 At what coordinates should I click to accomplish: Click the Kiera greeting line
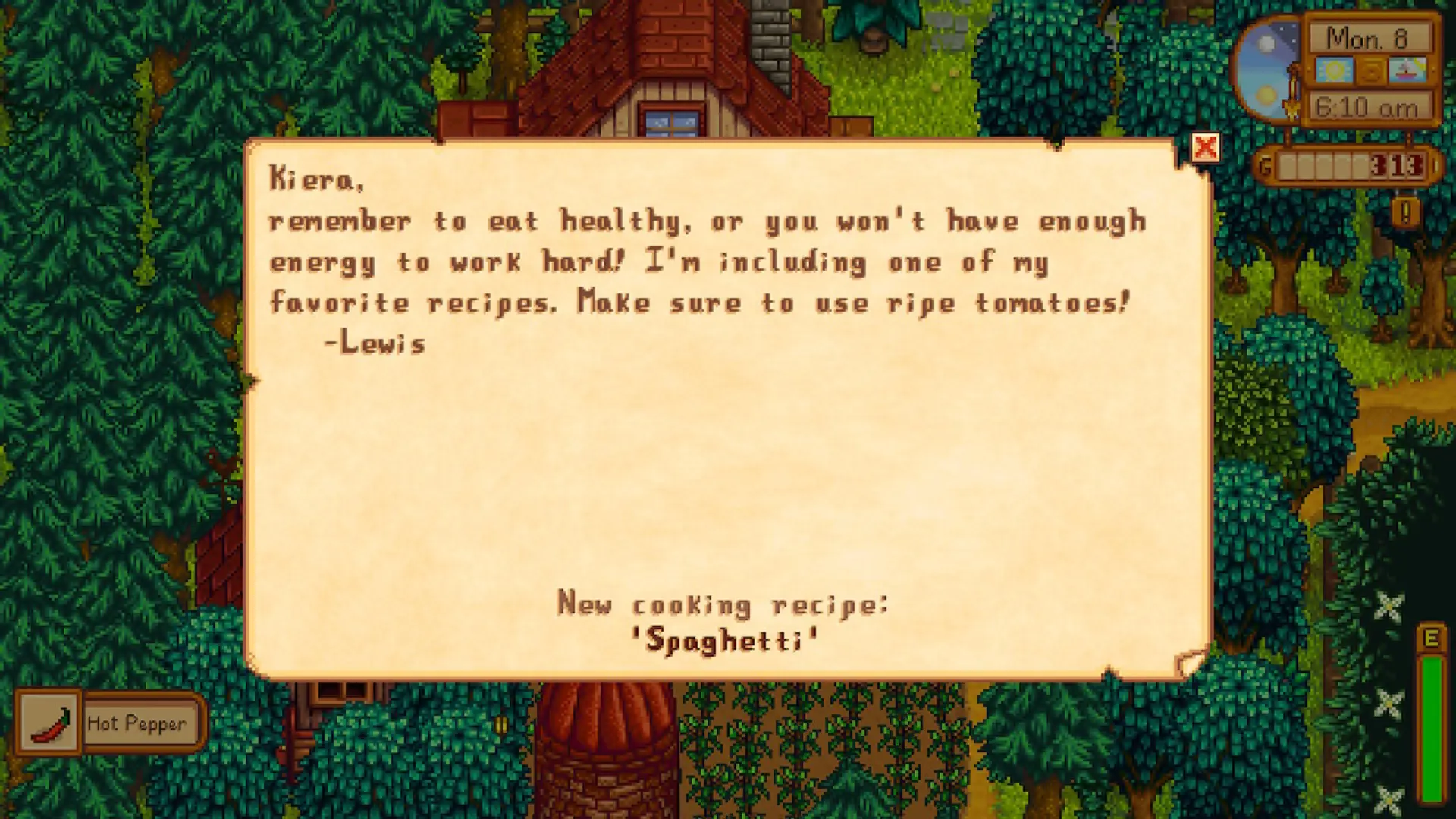pyautogui.click(x=317, y=178)
